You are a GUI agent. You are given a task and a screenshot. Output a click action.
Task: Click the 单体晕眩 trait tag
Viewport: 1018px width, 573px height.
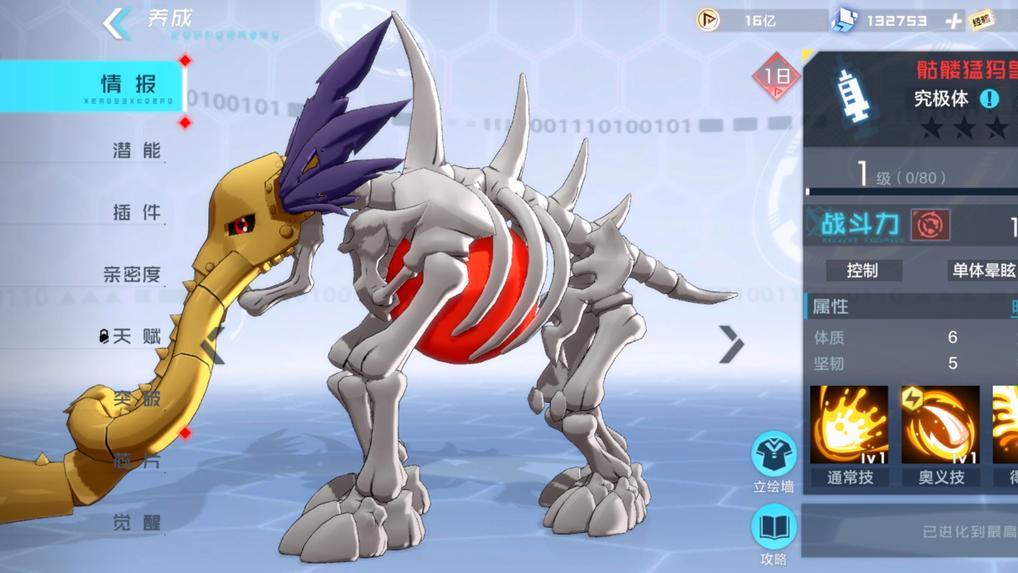pyautogui.click(x=982, y=270)
